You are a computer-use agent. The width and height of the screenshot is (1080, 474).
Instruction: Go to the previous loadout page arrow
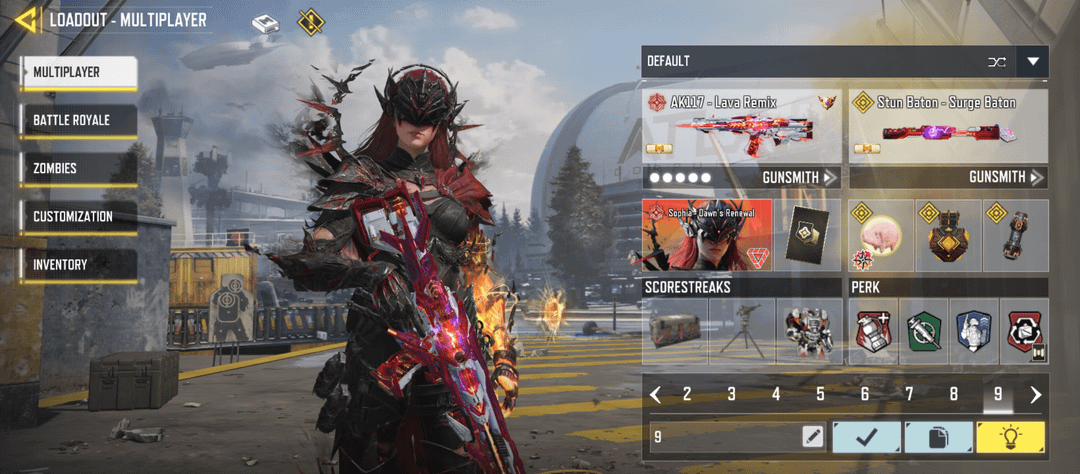click(x=655, y=394)
